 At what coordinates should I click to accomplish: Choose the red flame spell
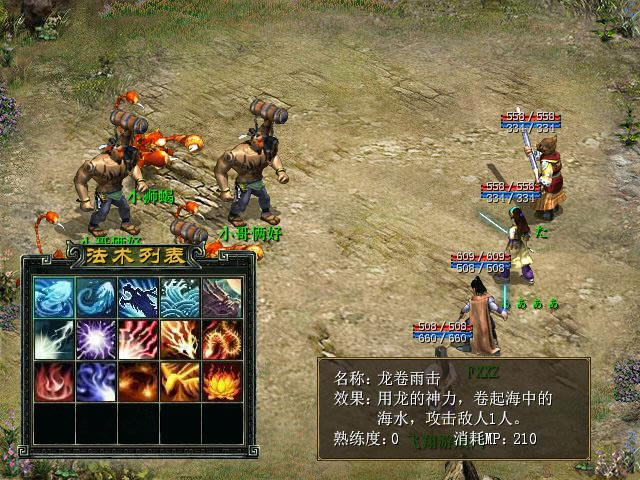(51, 381)
